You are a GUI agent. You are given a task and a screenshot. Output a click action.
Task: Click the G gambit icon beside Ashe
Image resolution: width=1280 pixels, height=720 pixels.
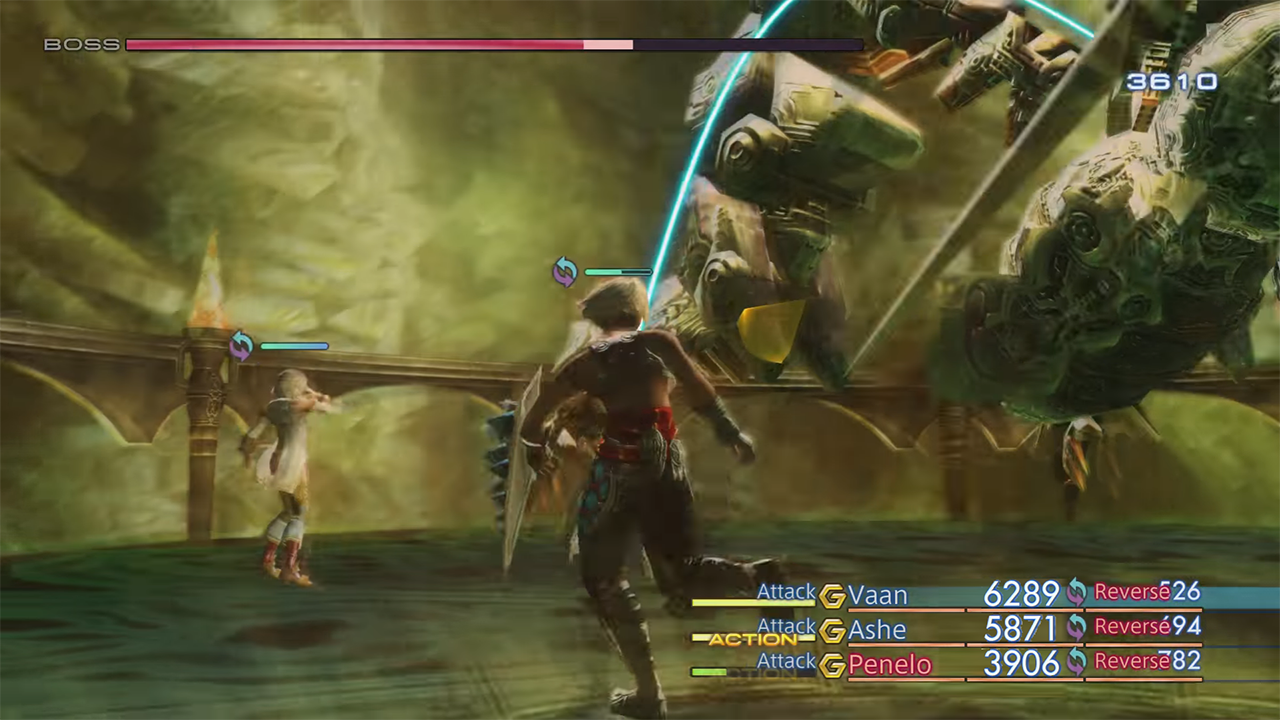point(833,629)
